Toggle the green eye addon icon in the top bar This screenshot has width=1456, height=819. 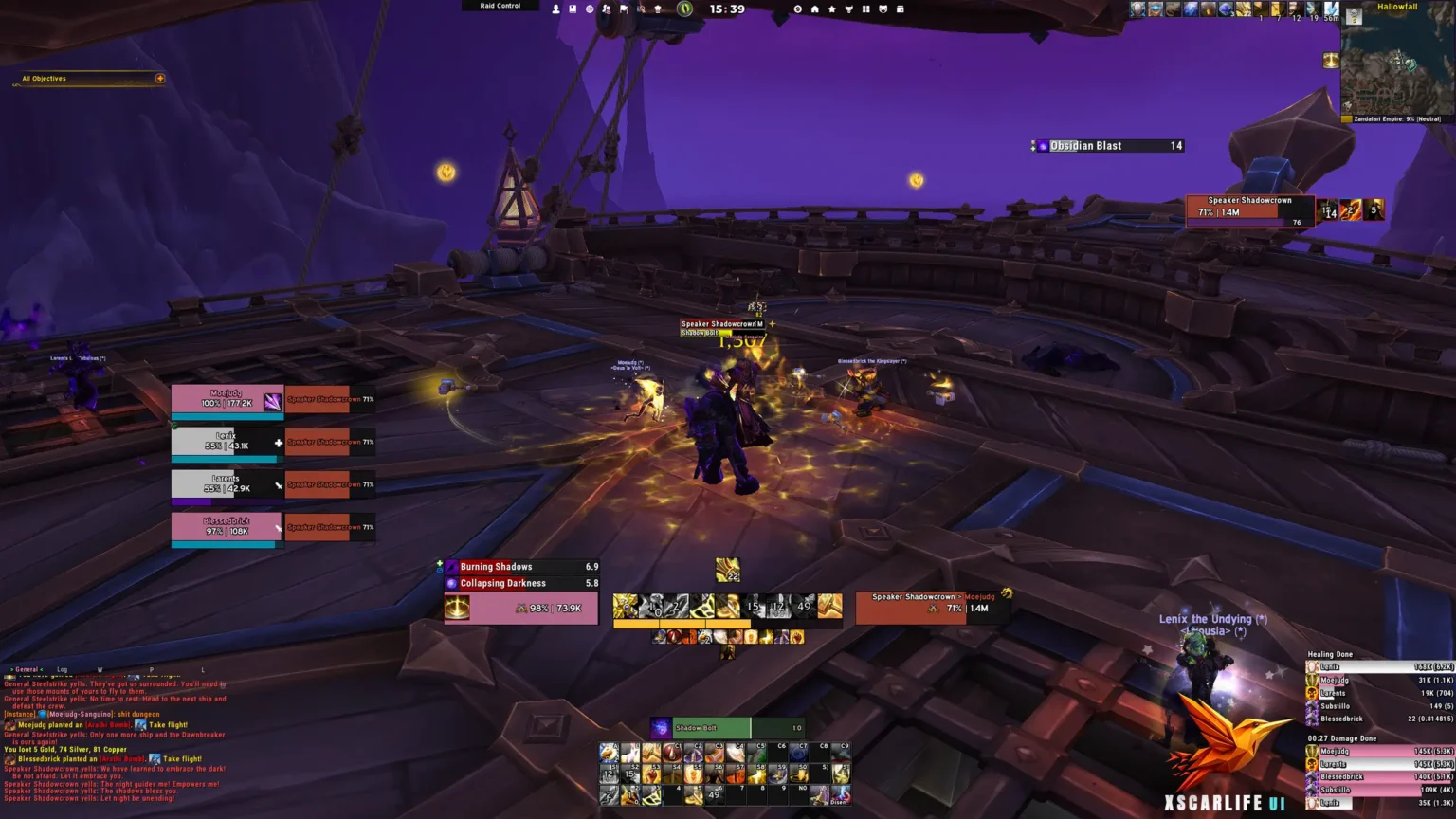click(684, 9)
